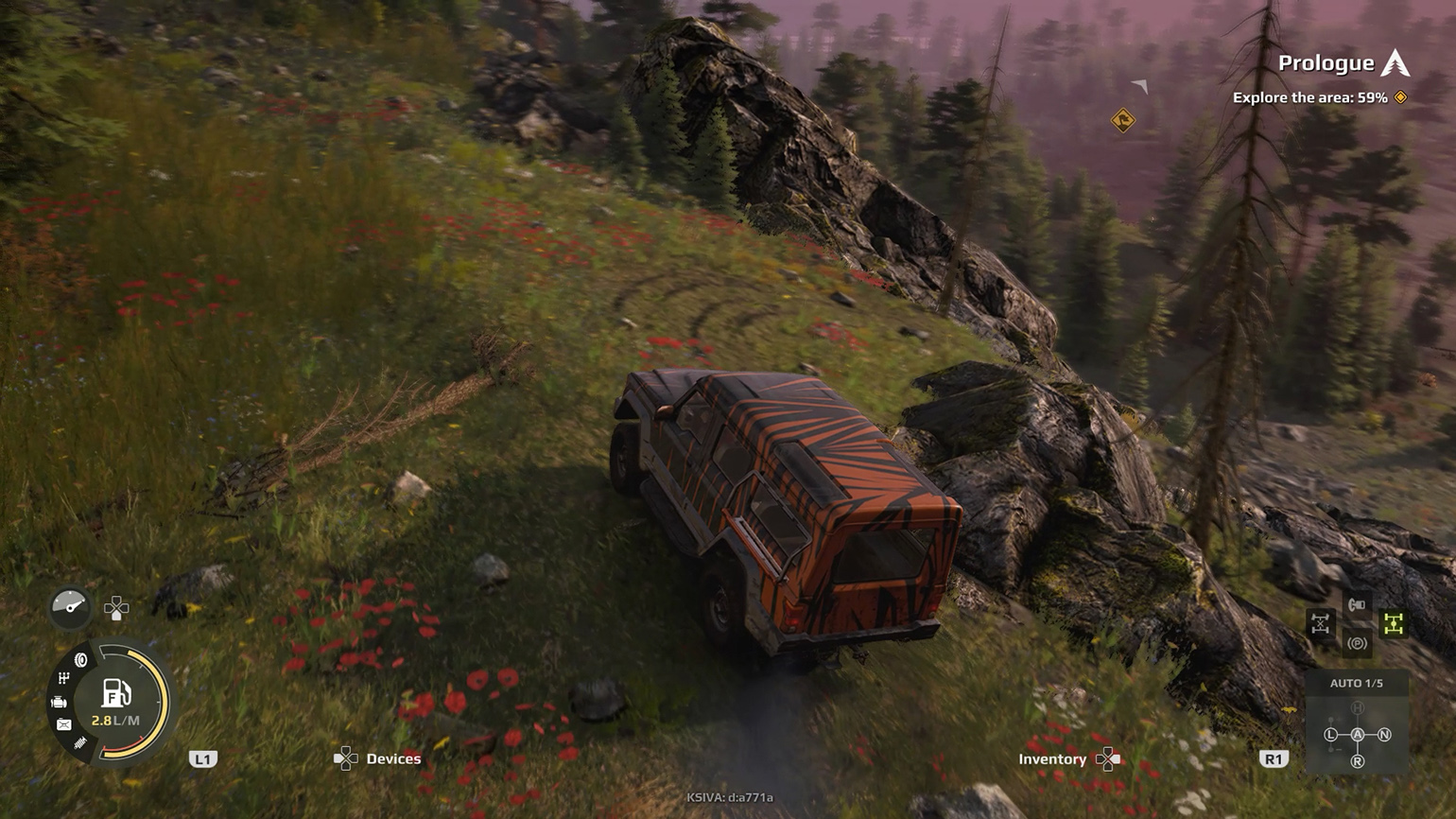Engage the parking brake
Viewport: 1456px width, 819px height.
tap(1358, 643)
